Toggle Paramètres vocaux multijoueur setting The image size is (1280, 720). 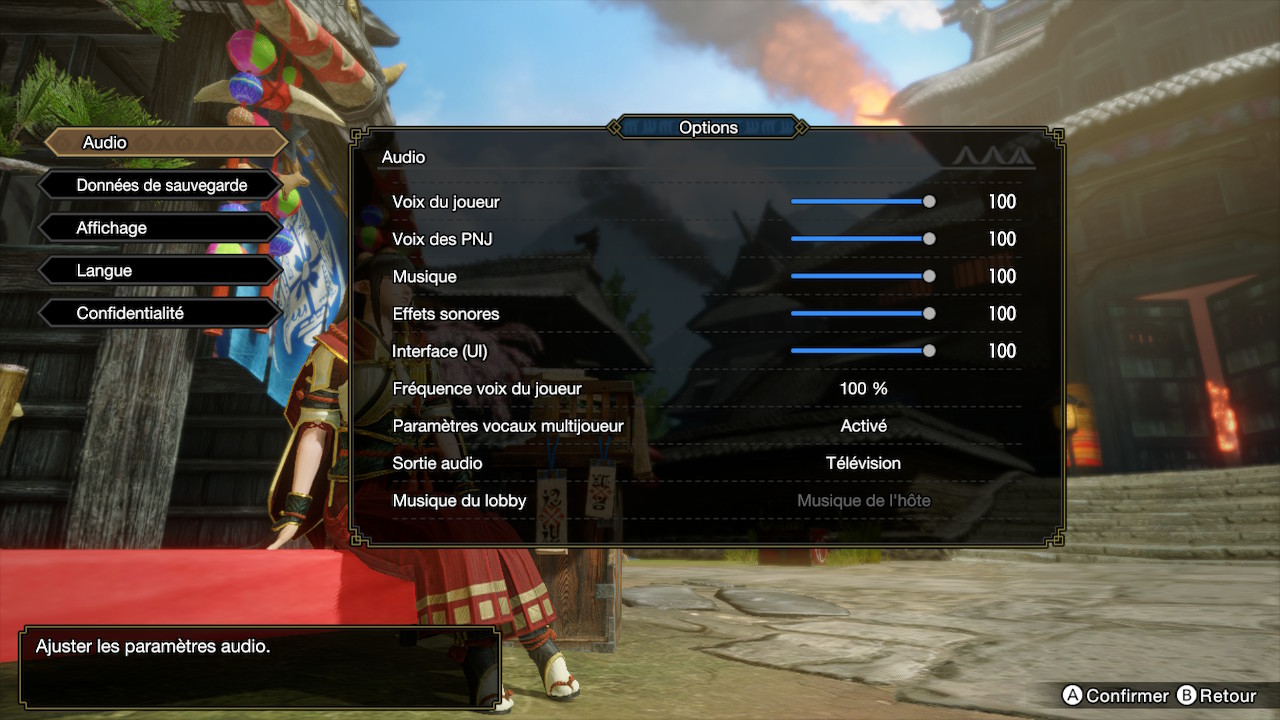863,426
